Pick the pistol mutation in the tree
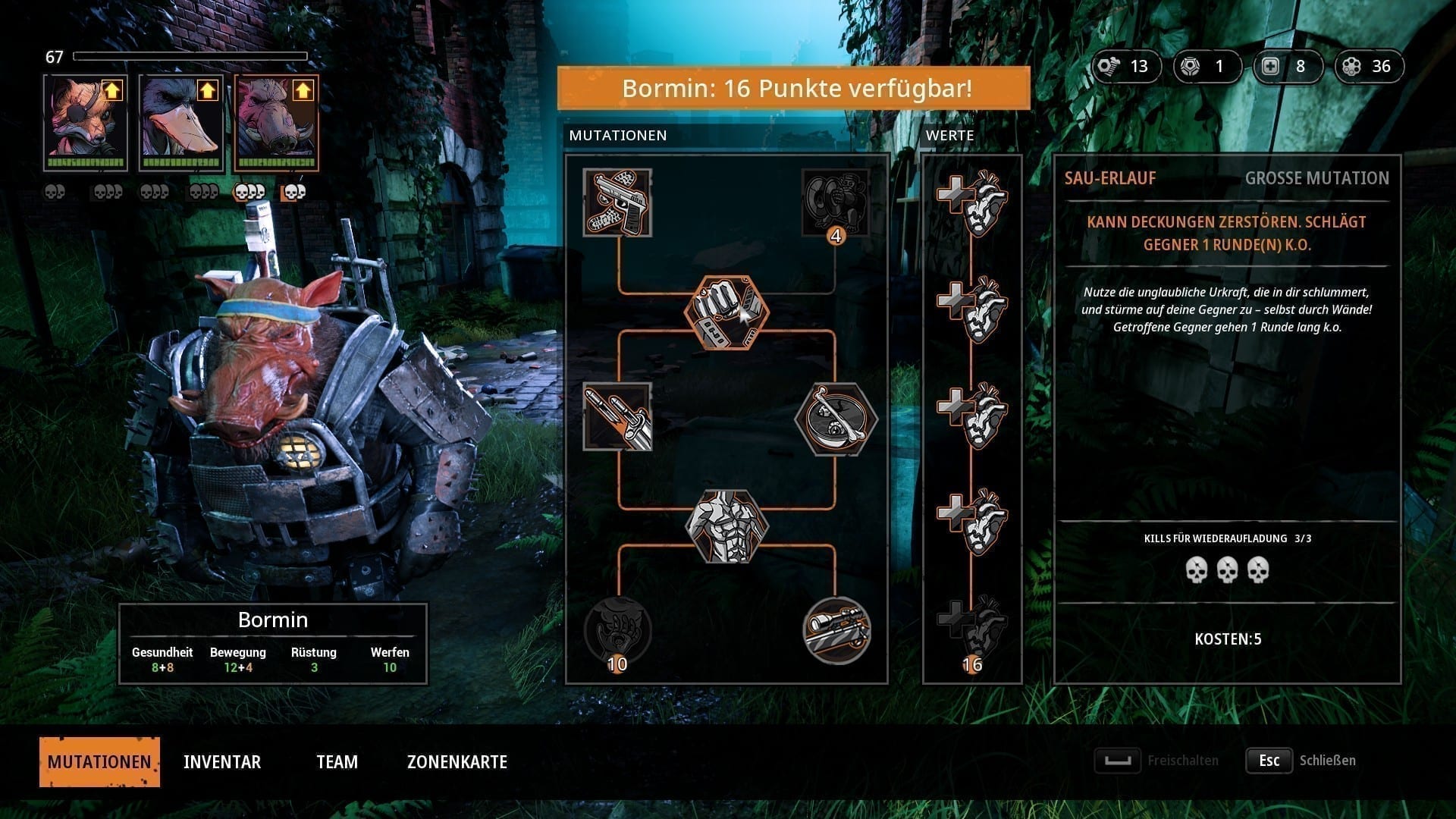The image size is (1456, 819). click(x=617, y=202)
